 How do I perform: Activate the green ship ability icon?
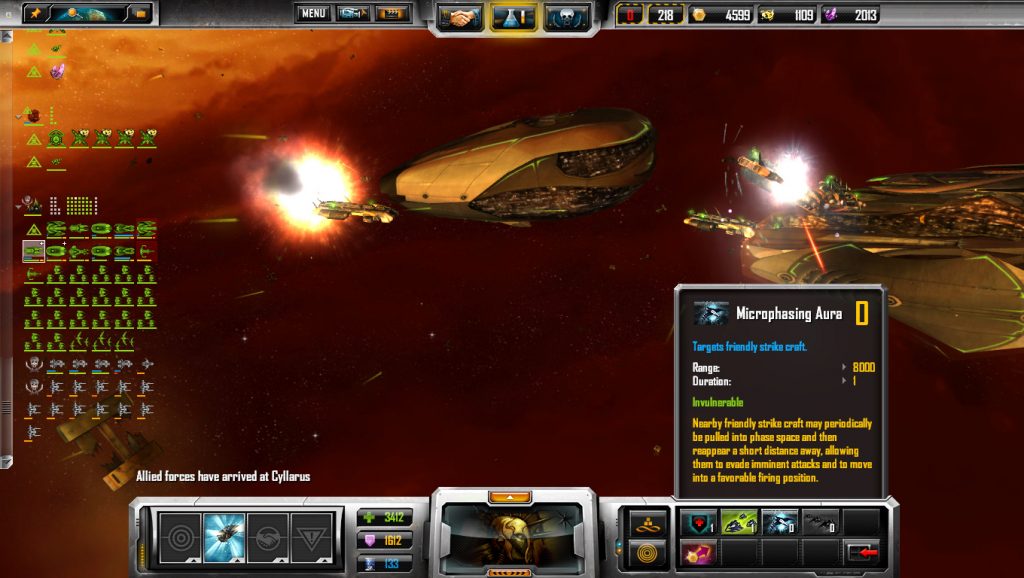click(738, 522)
